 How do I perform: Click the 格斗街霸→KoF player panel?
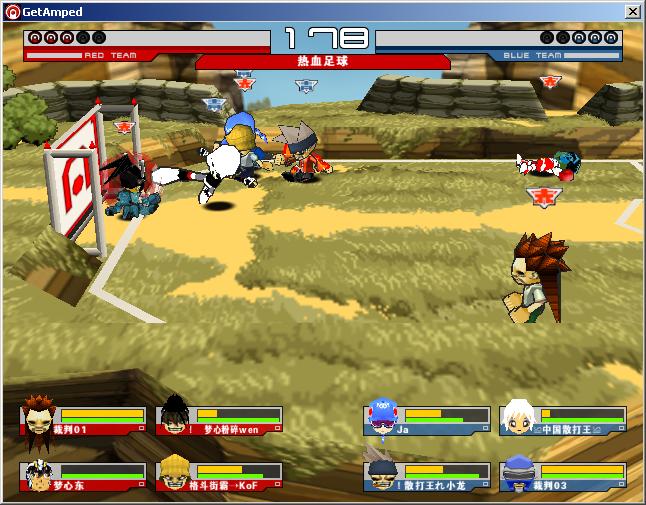[219, 476]
